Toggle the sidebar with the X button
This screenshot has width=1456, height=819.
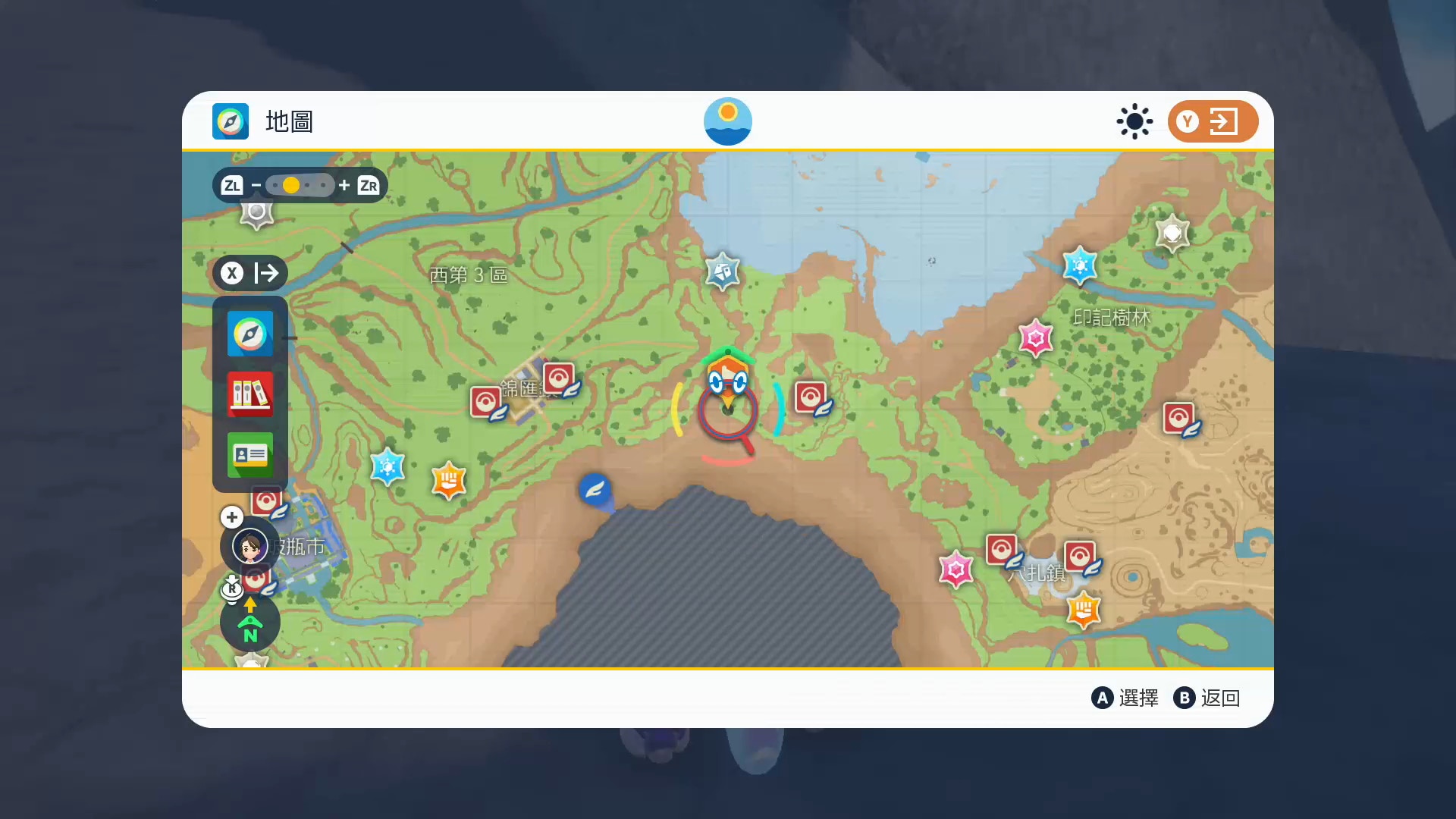click(x=231, y=274)
